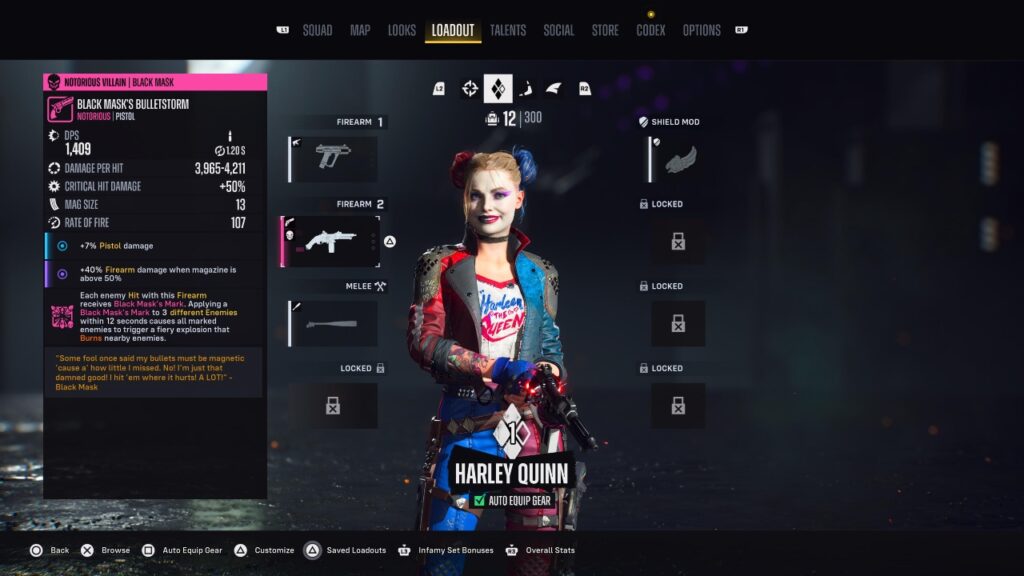
Task: Open the Shield Mod slot
Action: (x=679, y=159)
